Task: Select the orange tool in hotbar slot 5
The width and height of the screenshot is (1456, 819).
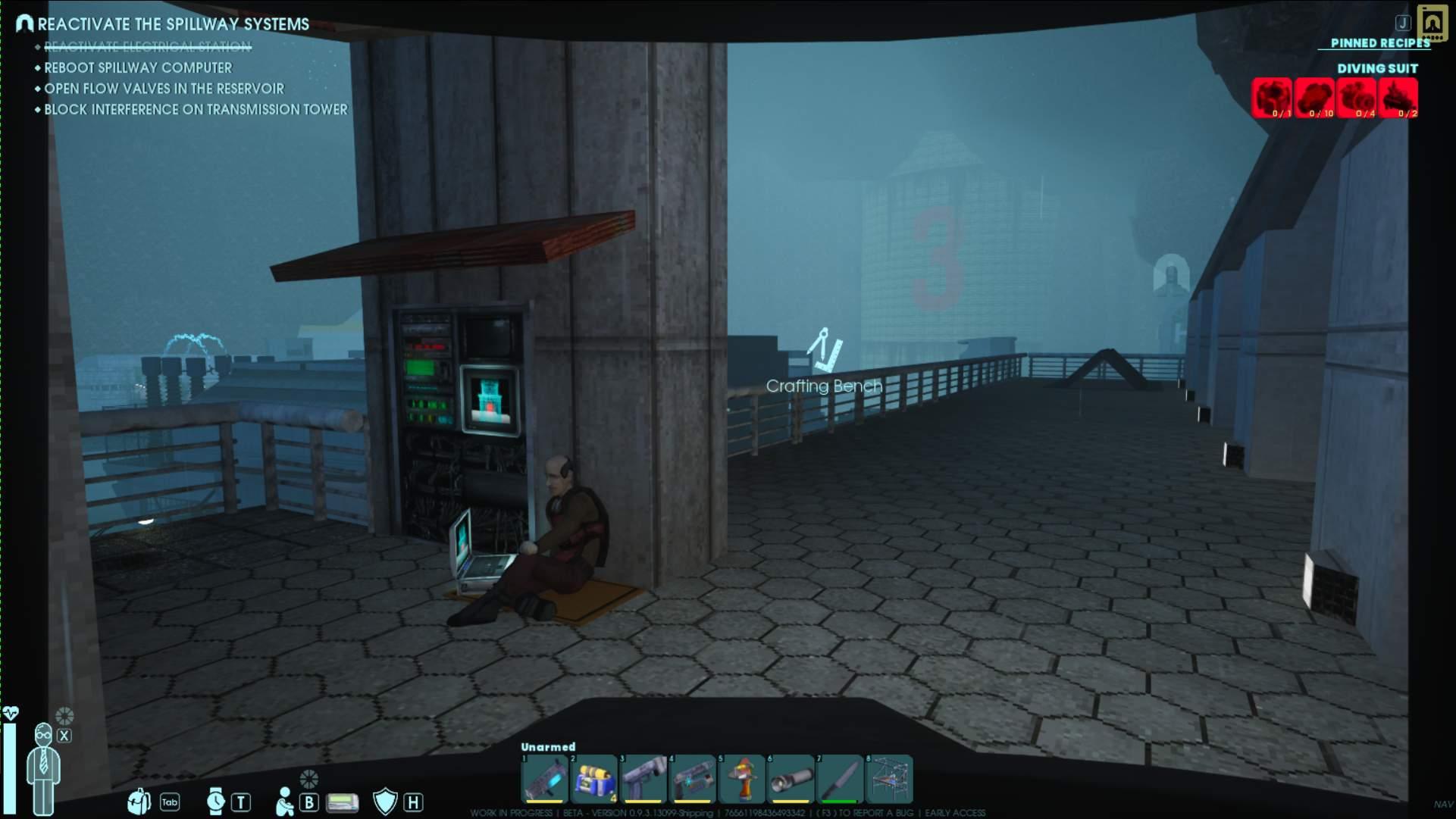Action: (741, 779)
